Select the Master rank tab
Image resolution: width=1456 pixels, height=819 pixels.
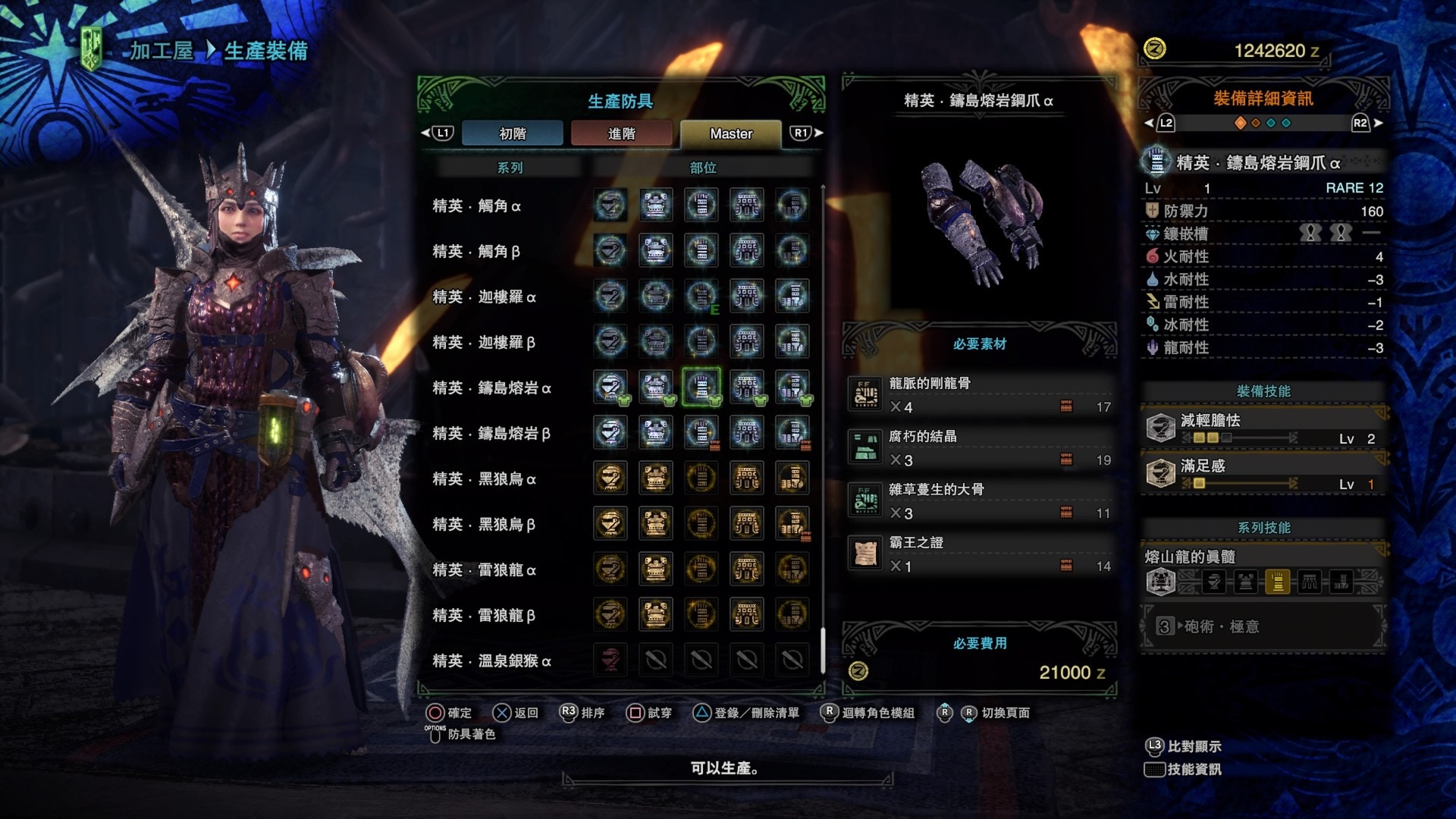click(730, 133)
